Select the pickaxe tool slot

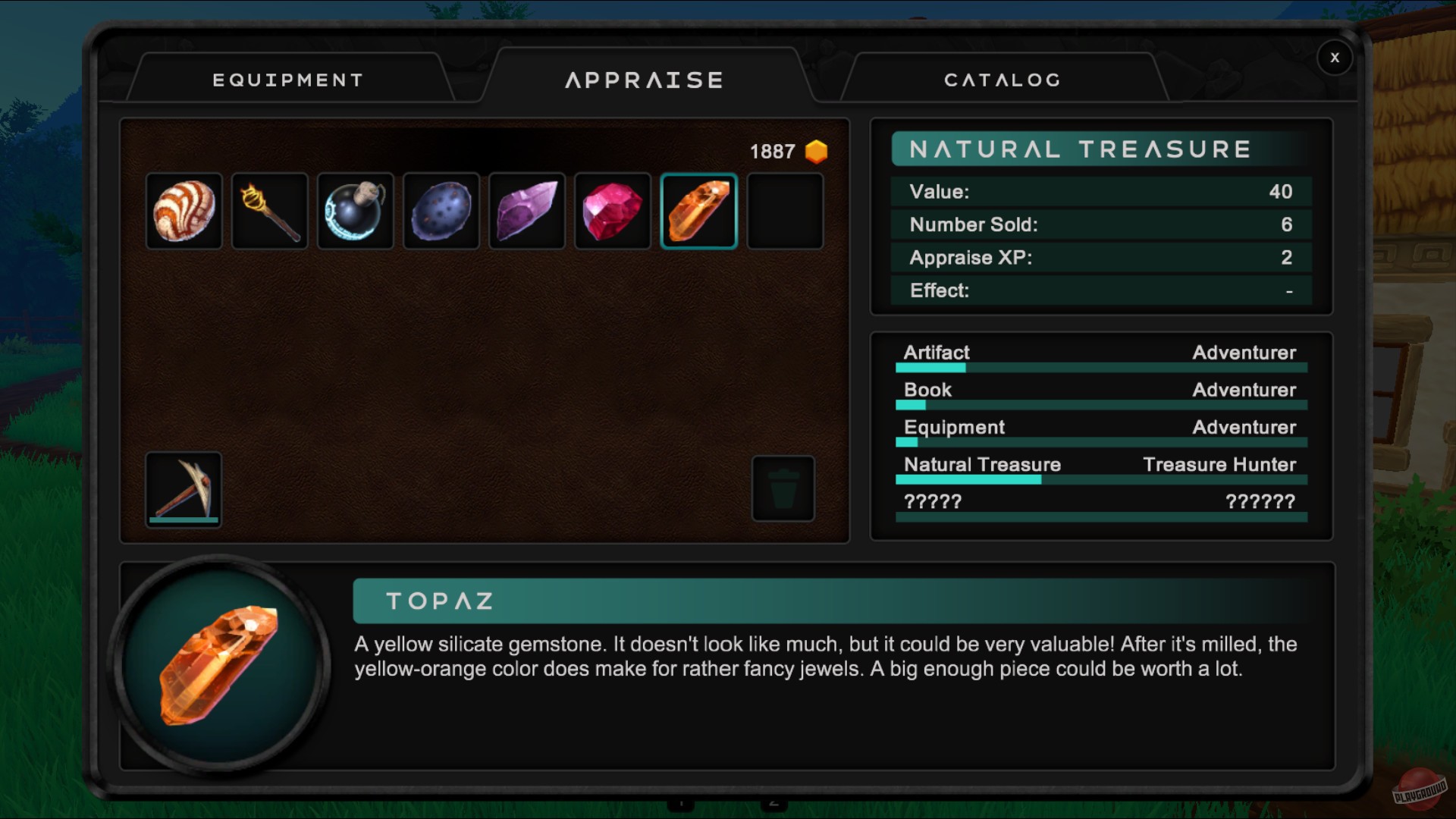184,489
